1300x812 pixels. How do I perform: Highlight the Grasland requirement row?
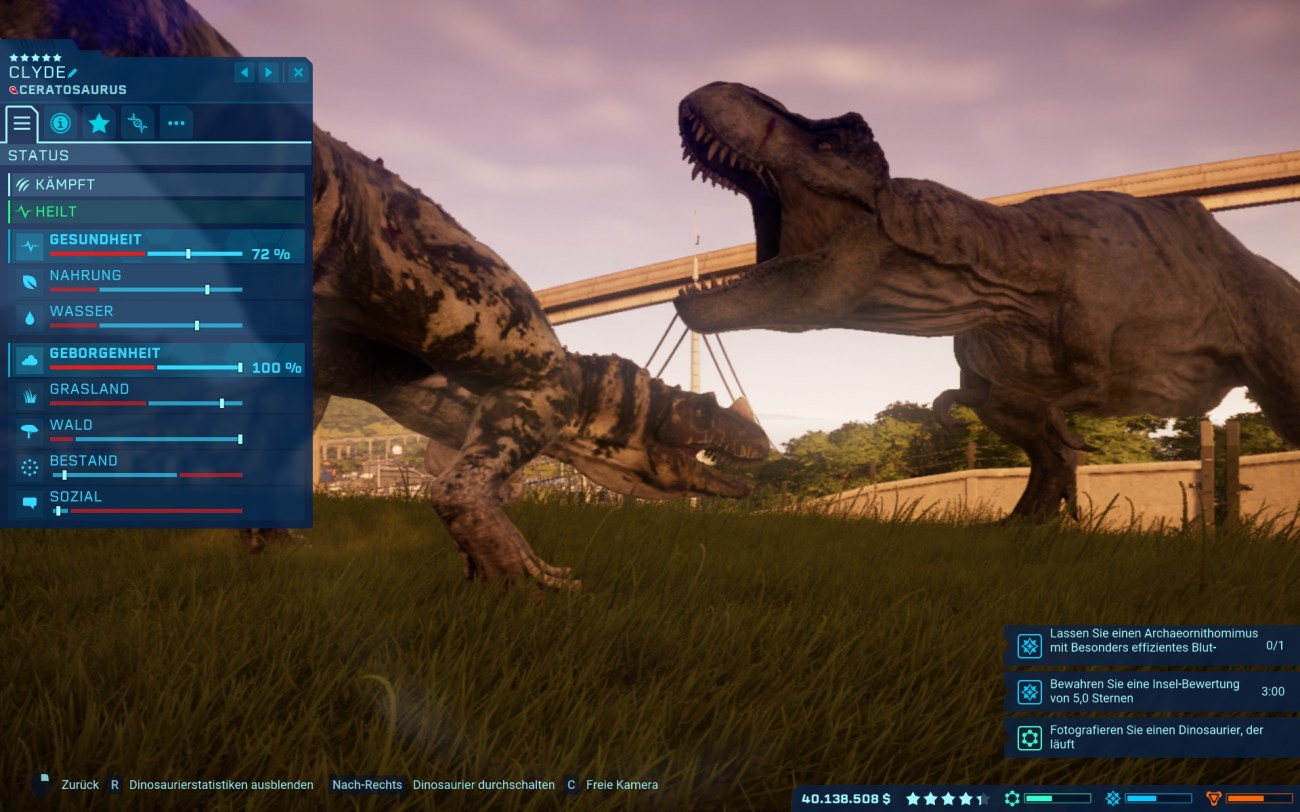(x=156, y=395)
